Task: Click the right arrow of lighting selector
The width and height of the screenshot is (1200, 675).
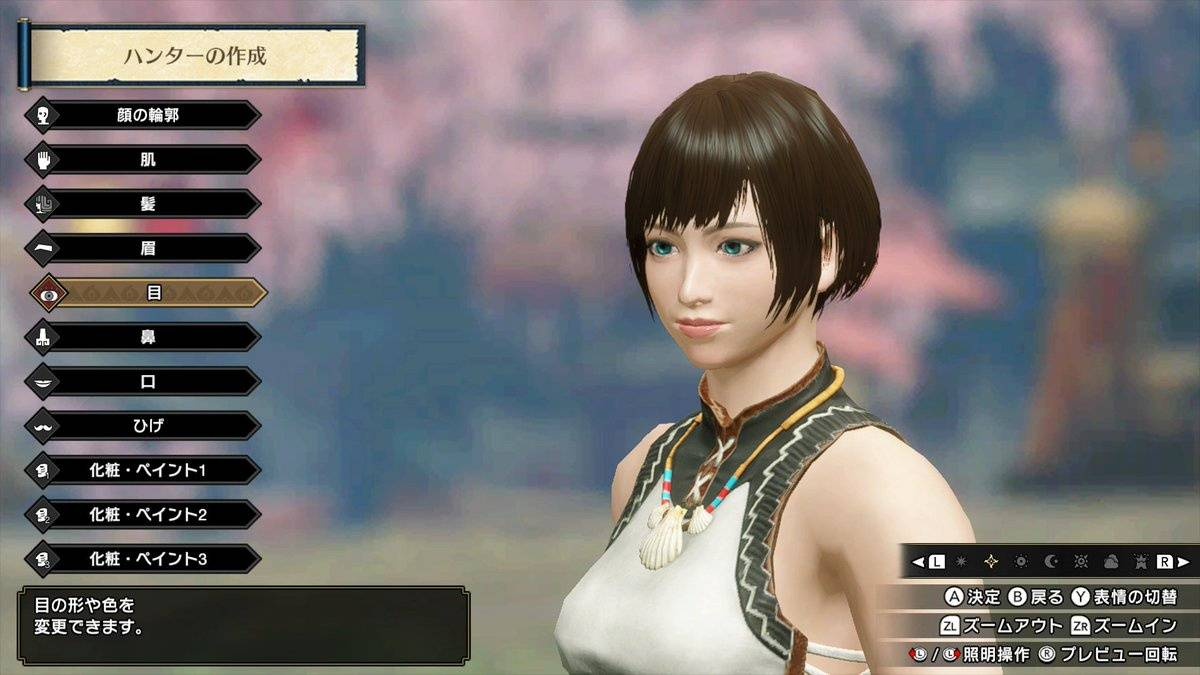Action: coord(1184,561)
